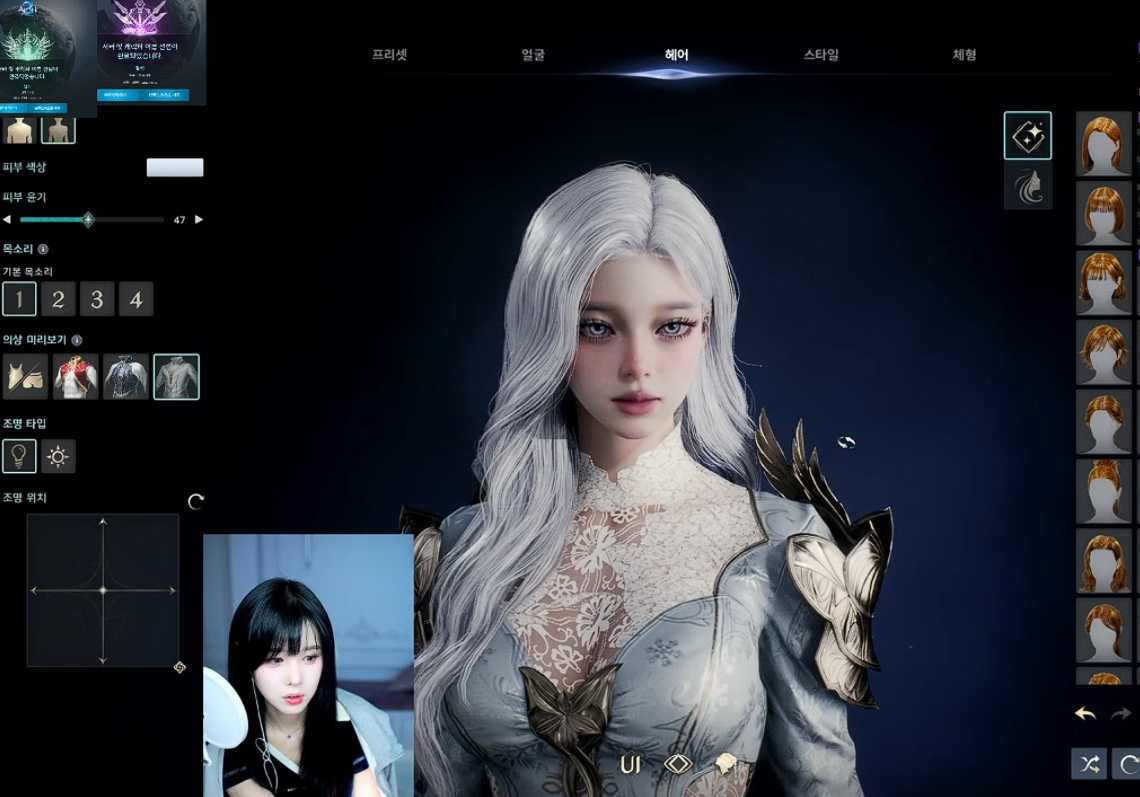
Task: Increase 피부 윤기 with the right arrow
Action: tap(198, 220)
